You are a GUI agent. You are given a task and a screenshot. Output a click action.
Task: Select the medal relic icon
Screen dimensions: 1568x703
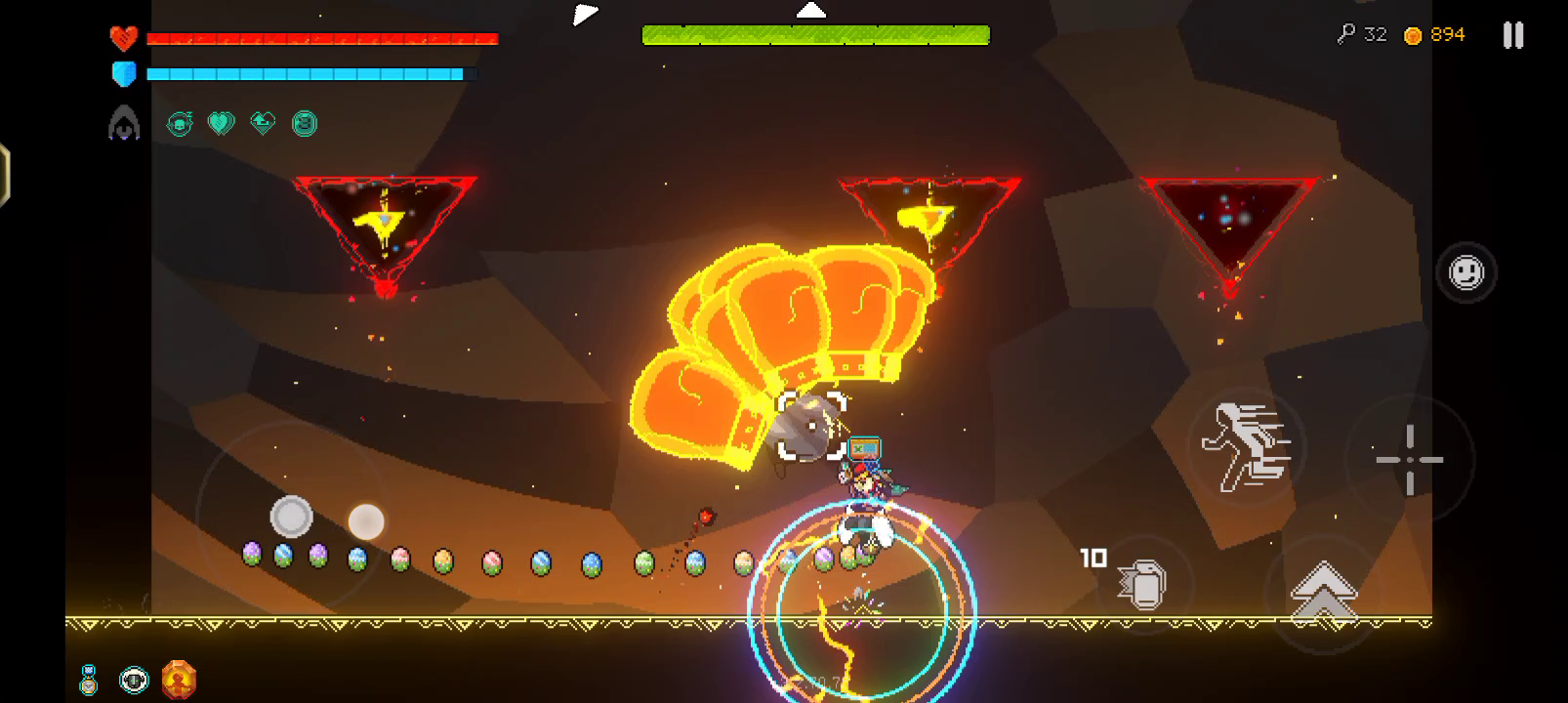coord(89,680)
